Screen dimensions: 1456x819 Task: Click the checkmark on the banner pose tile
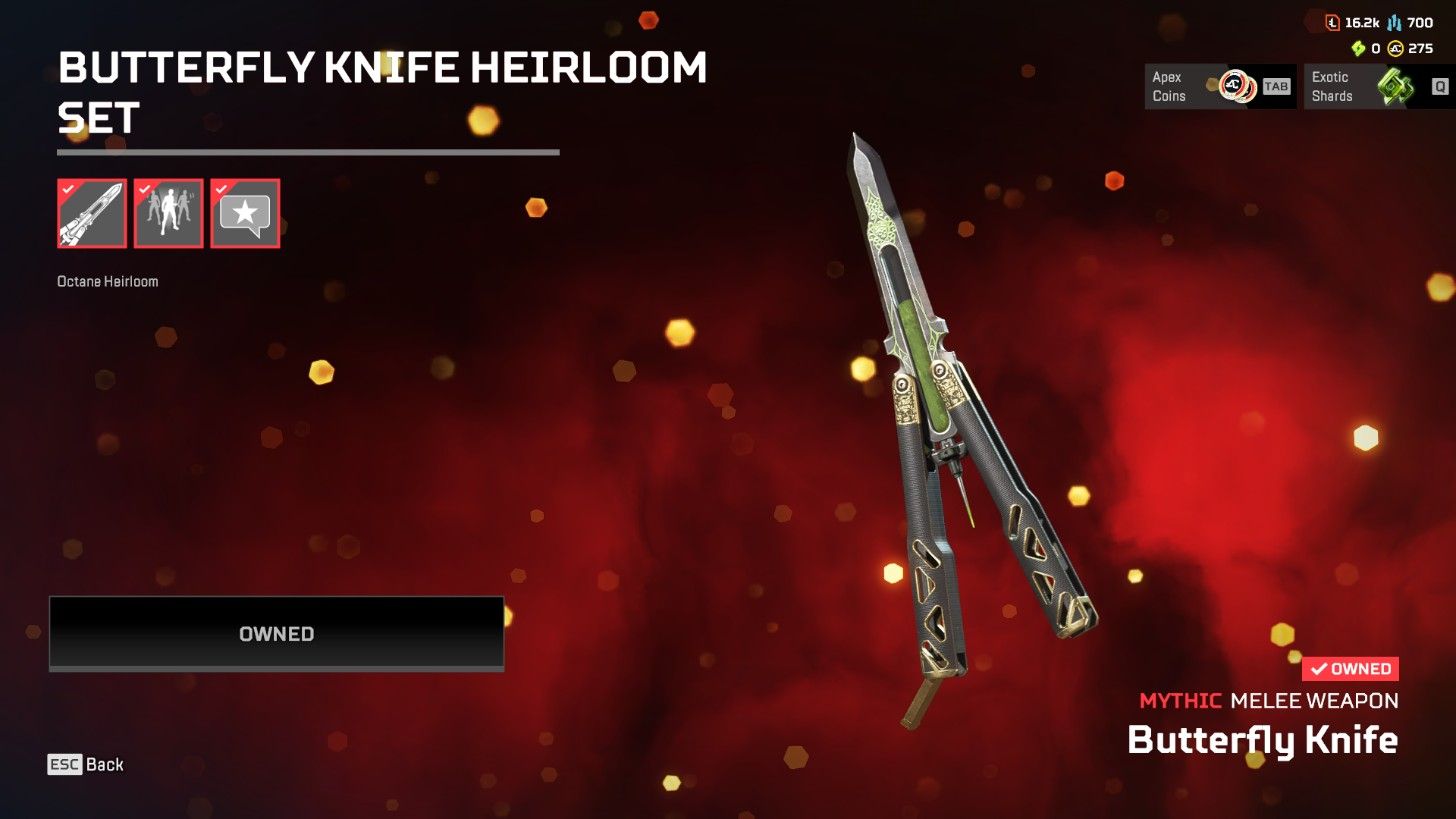click(146, 189)
